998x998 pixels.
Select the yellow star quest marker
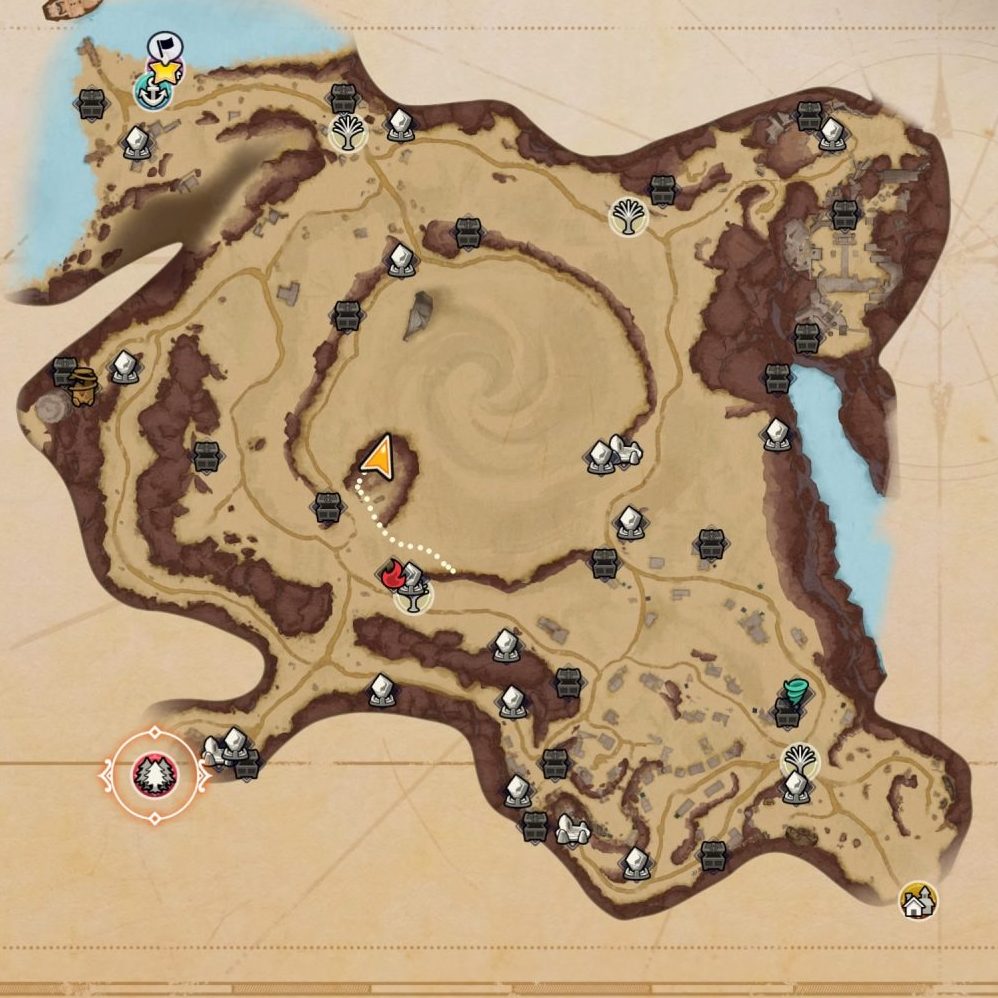(x=166, y=70)
